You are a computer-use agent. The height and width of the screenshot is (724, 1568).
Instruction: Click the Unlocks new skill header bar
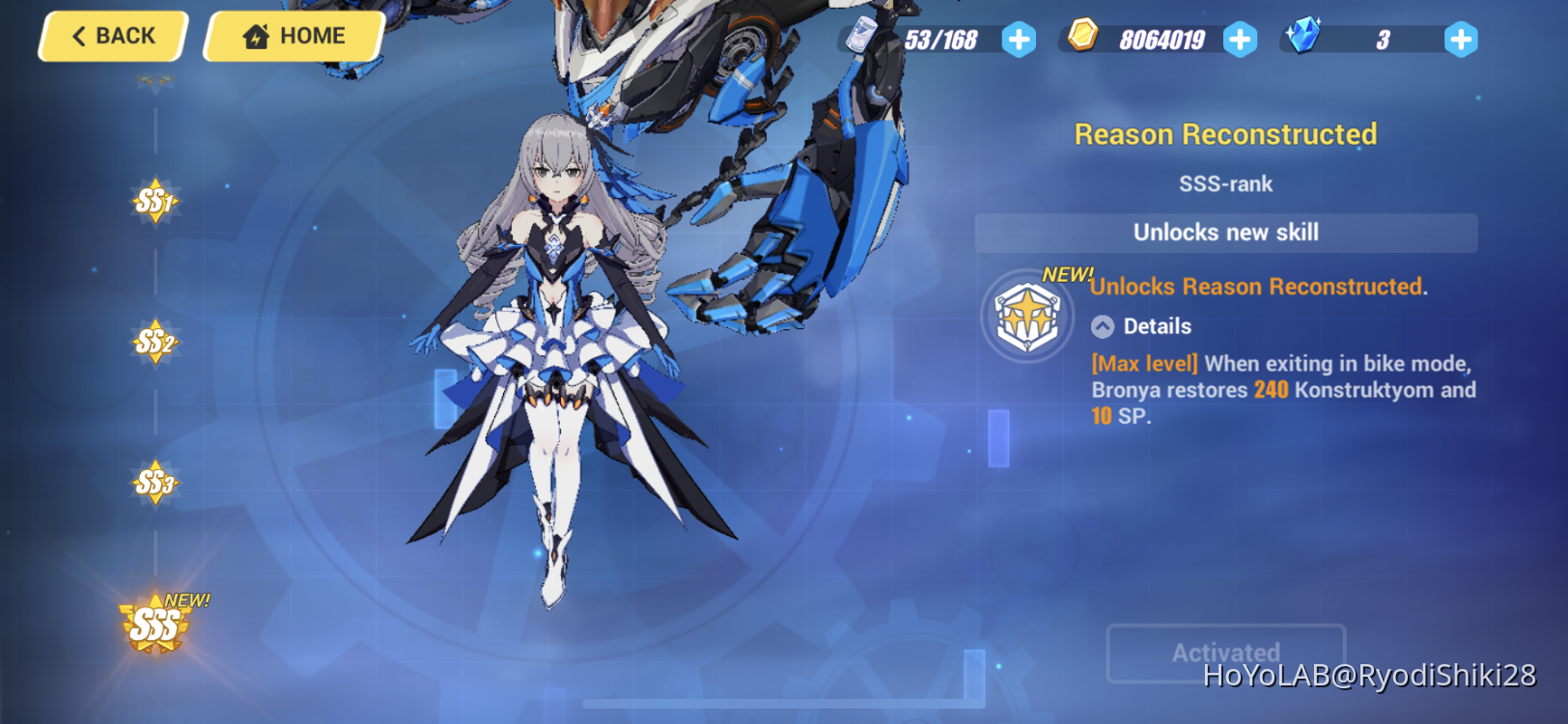point(1224,233)
